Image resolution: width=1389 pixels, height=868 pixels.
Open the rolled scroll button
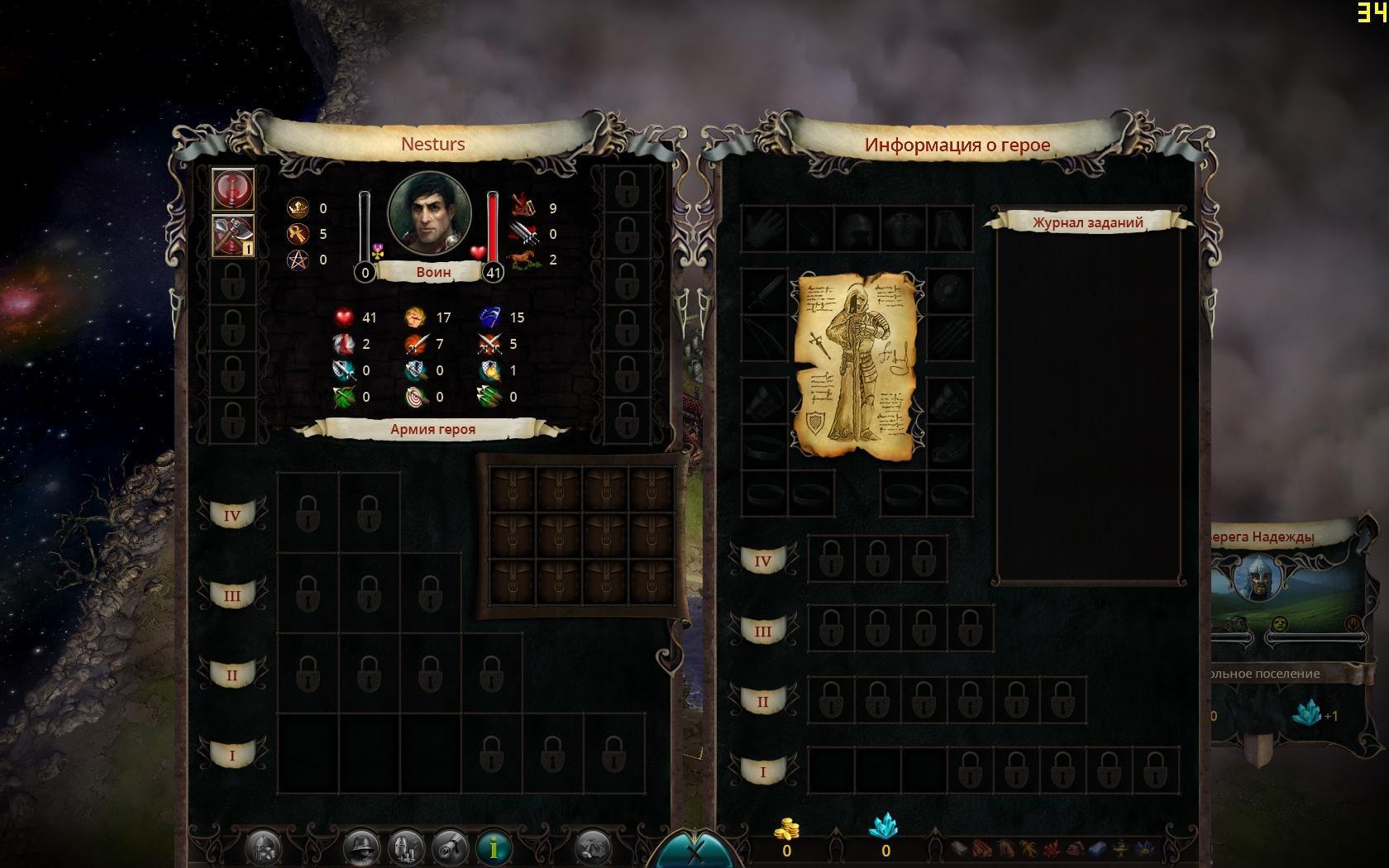tap(451, 847)
